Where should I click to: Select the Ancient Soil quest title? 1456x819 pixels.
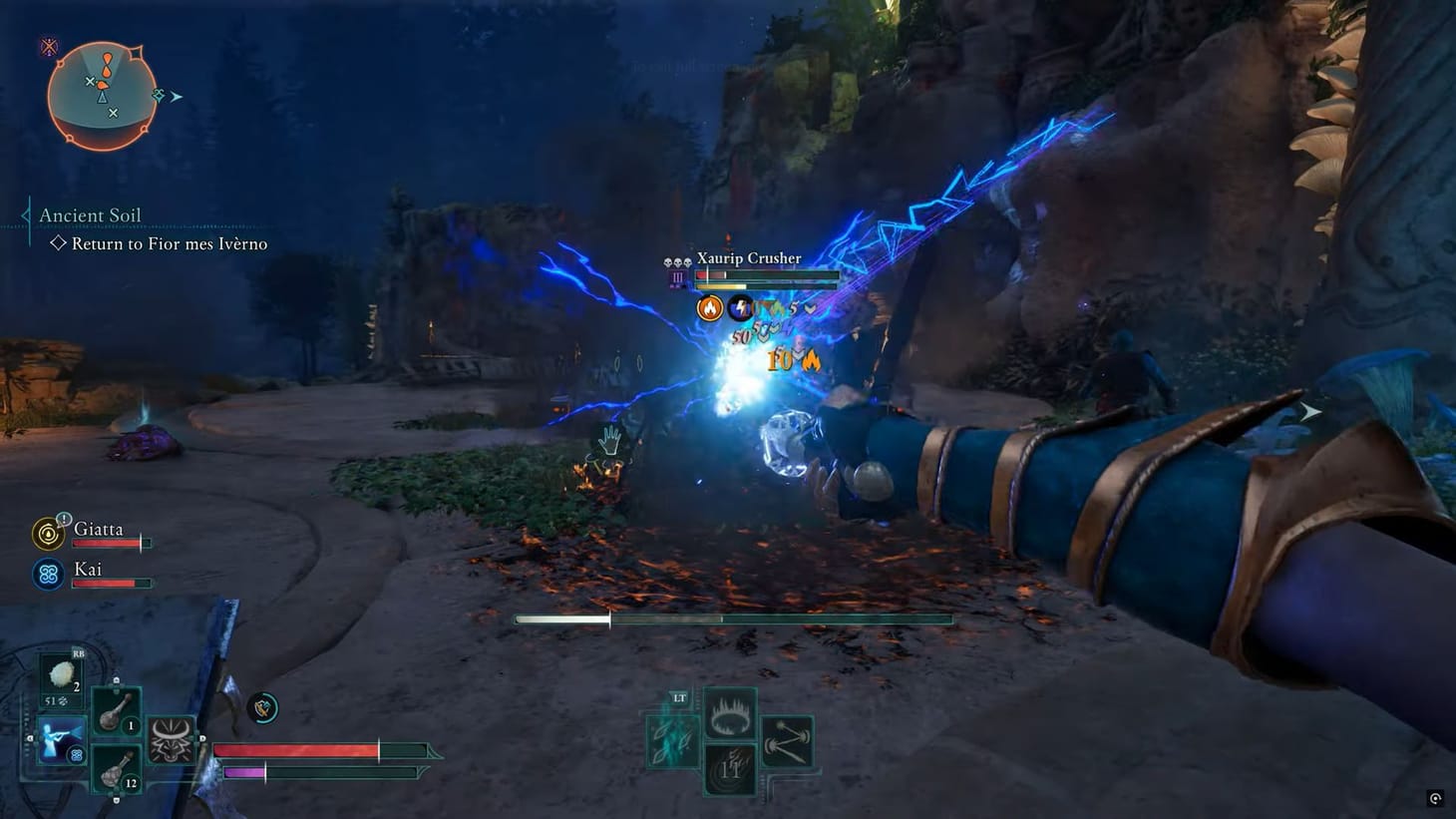[x=90, y=214]
